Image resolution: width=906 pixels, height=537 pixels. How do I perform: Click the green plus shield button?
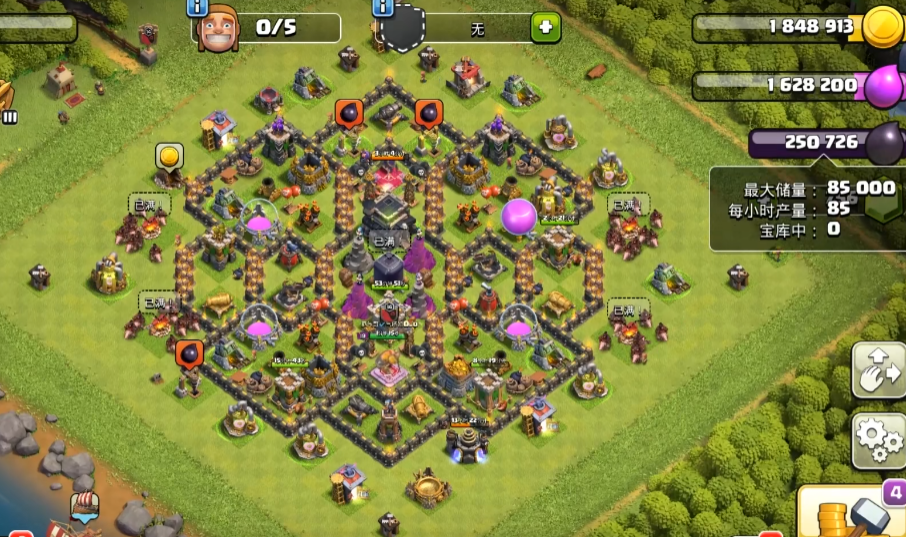tap(546, 28)
